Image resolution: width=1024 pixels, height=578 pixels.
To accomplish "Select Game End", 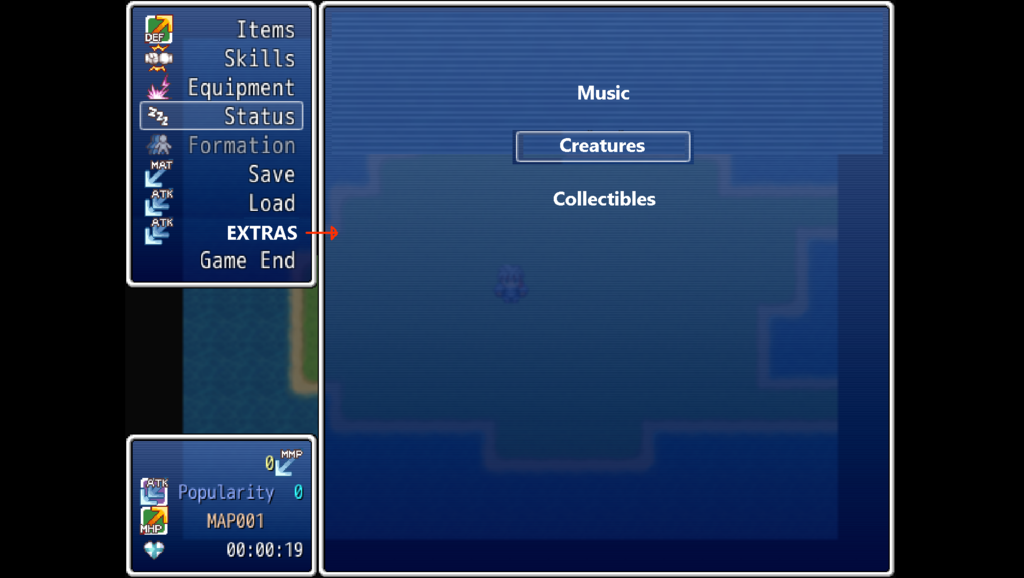I will (x=247, y=261).
